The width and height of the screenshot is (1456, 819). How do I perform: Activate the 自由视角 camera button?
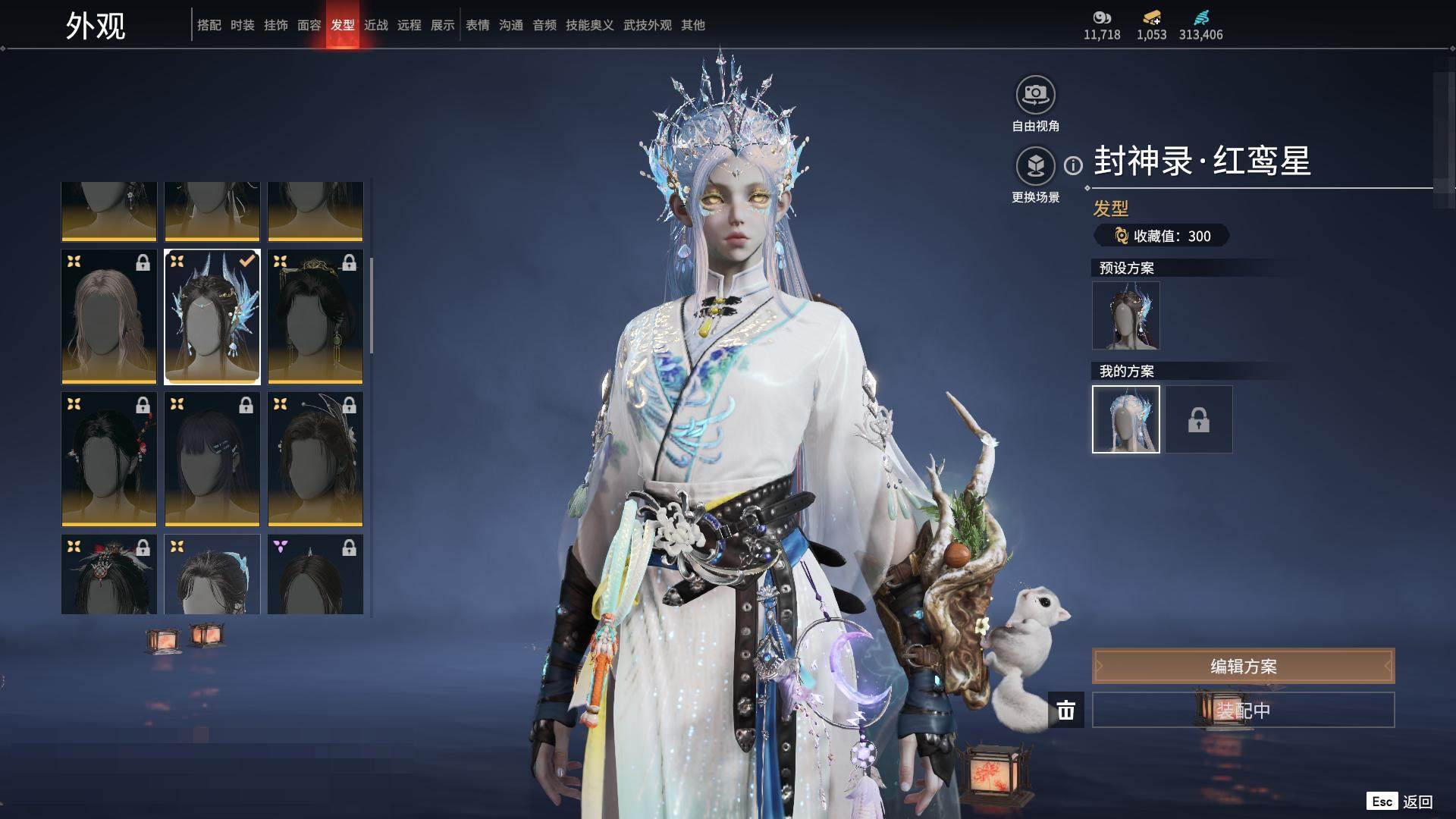click(1035, 95)
